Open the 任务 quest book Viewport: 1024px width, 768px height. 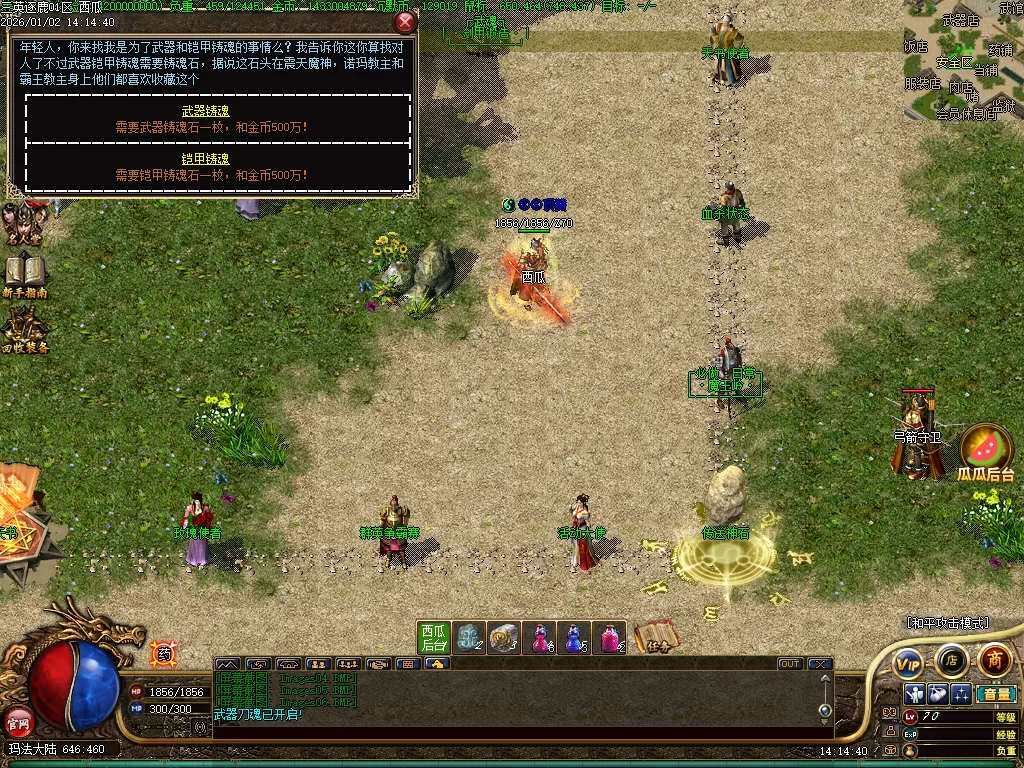[x=656, y=637]
